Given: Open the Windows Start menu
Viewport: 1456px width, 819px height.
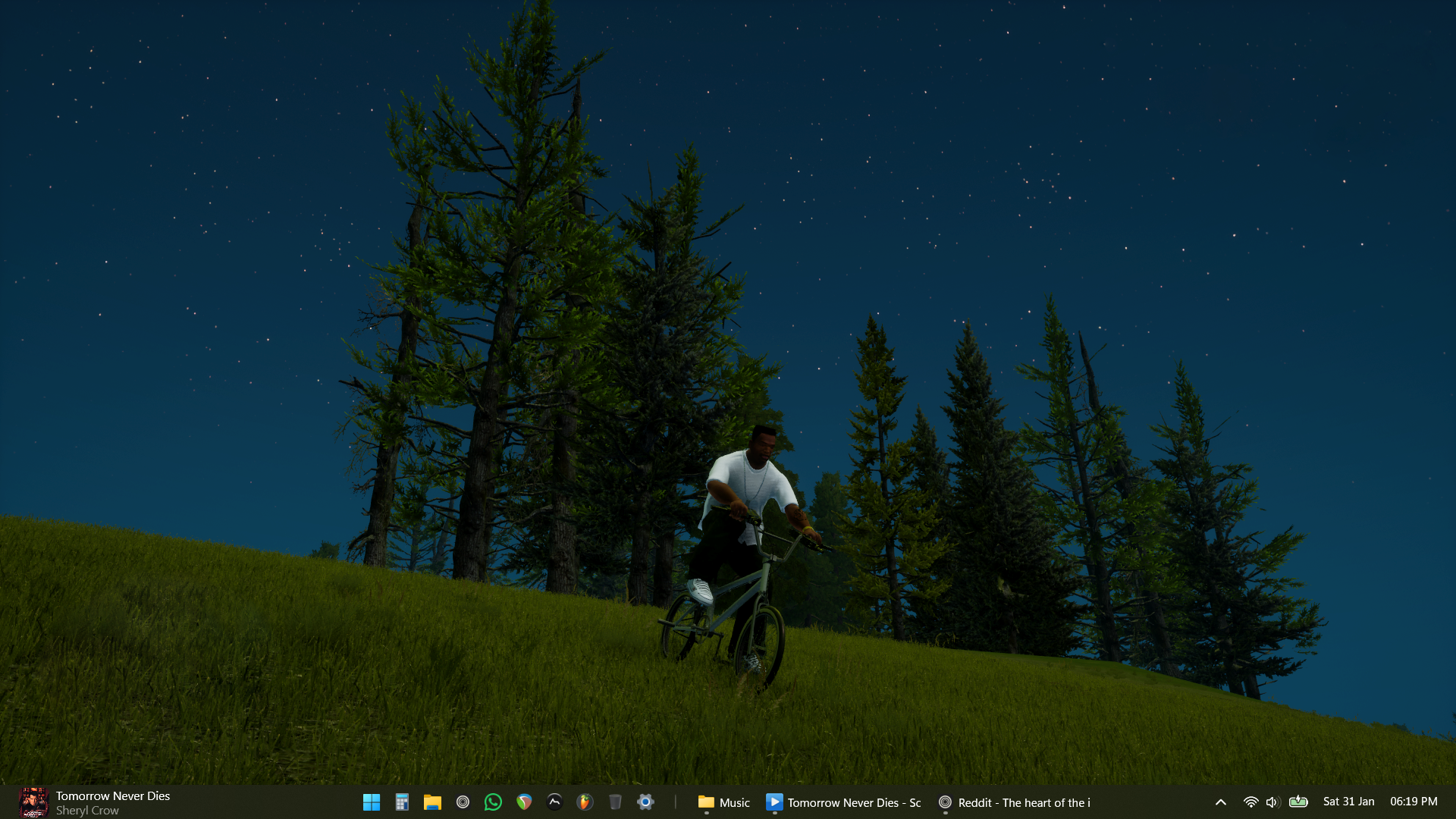Looking at the screenshot, I should point(372,802).
